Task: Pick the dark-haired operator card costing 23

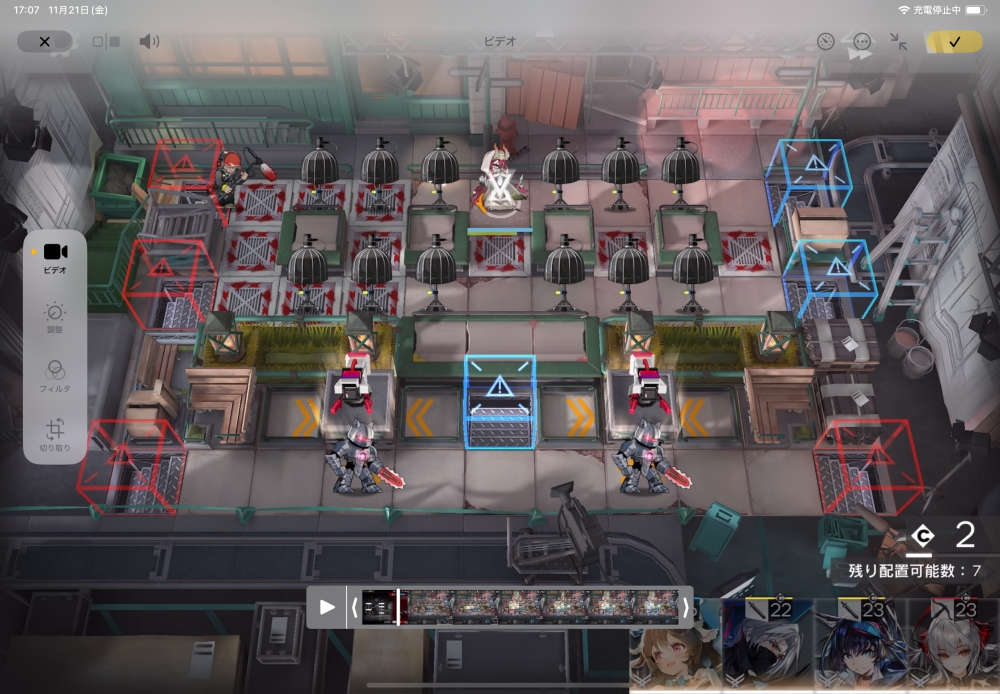Action: click(x=860, y=648)
